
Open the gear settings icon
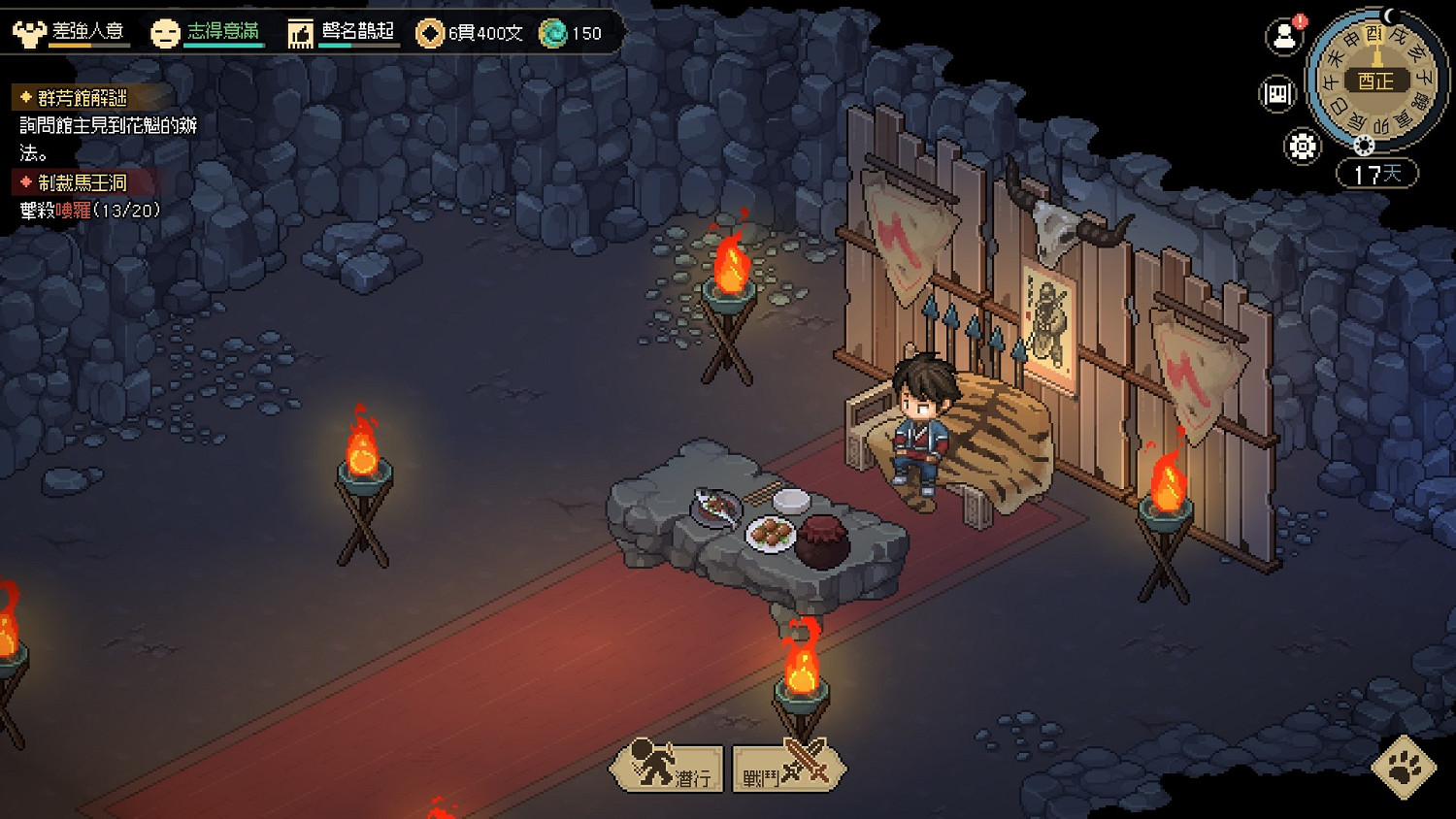point(1302,147)
